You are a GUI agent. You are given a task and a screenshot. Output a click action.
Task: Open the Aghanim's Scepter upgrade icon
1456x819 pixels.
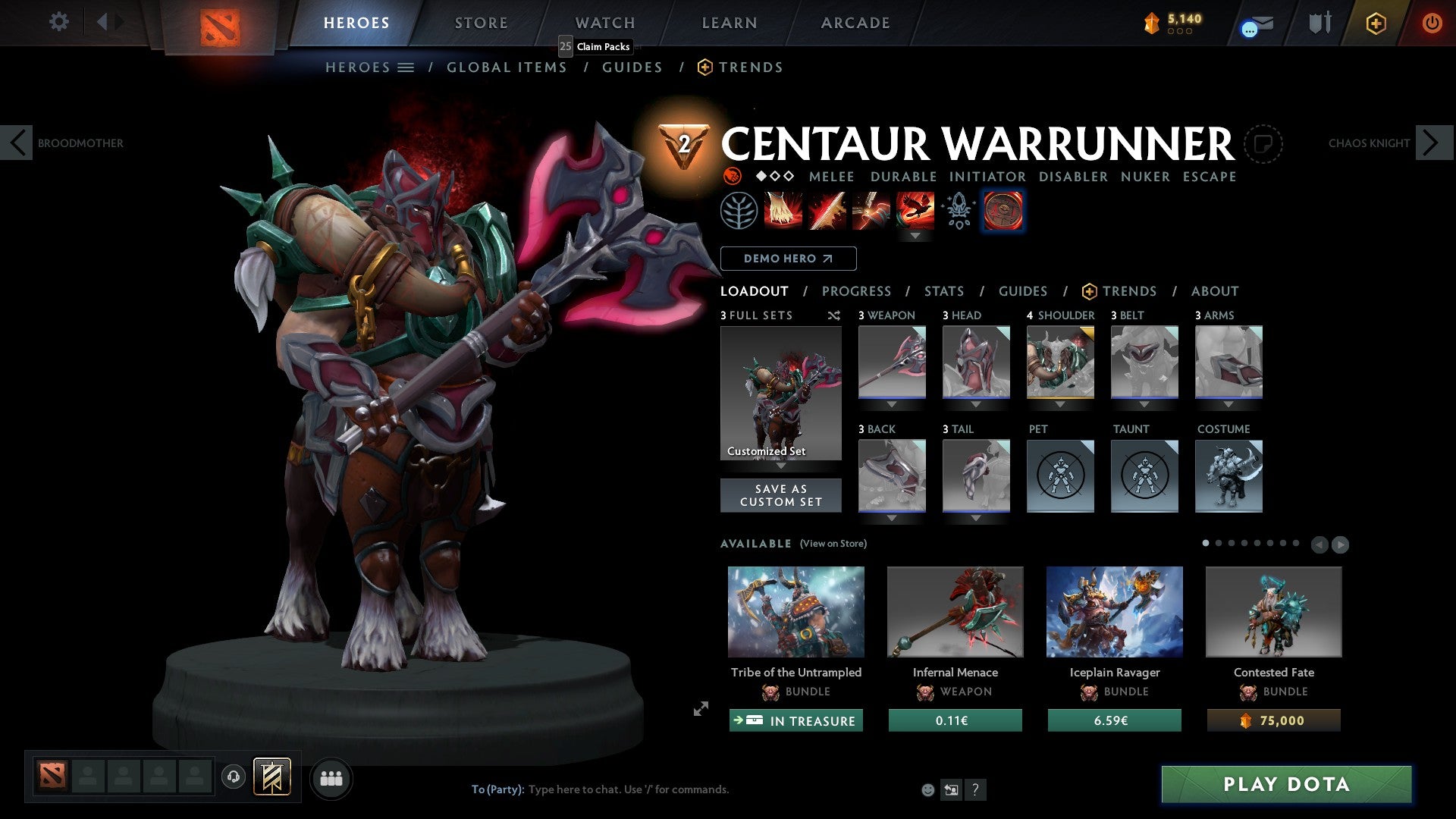(957, 211)
